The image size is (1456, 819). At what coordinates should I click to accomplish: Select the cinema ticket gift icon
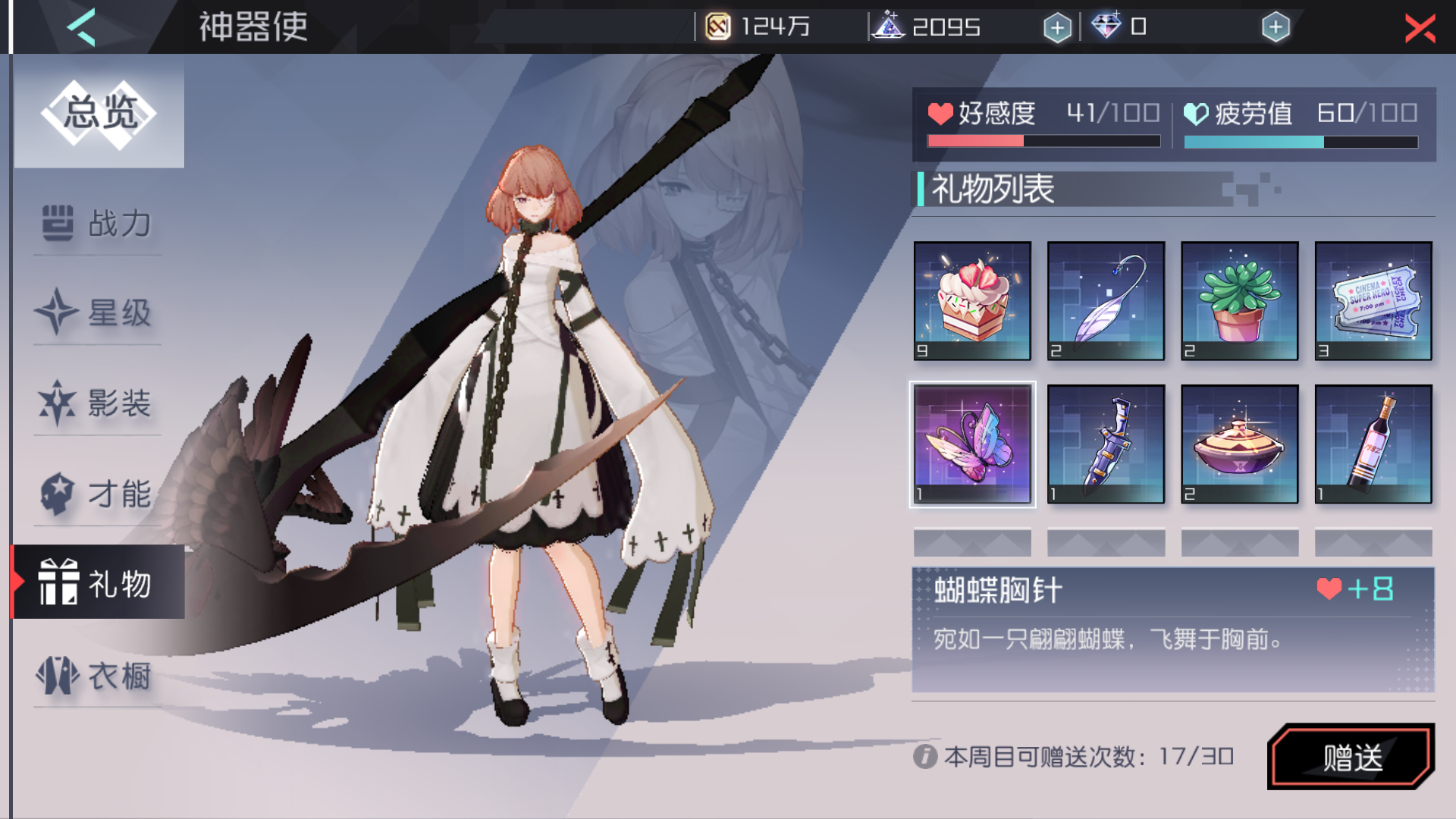pos(1373,301)
